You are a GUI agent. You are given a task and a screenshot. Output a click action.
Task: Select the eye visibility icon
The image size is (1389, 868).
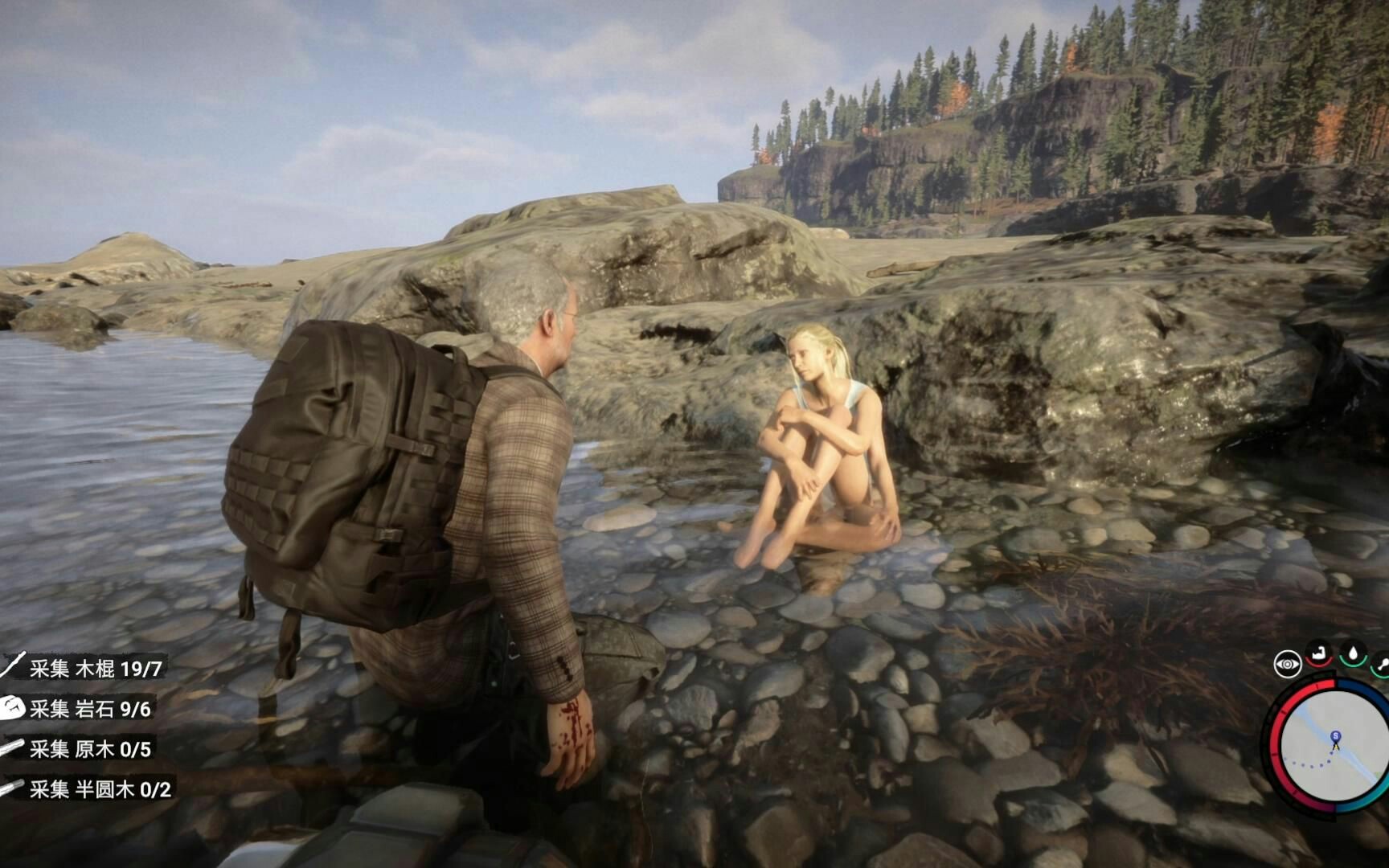(x=1287, y=665)
